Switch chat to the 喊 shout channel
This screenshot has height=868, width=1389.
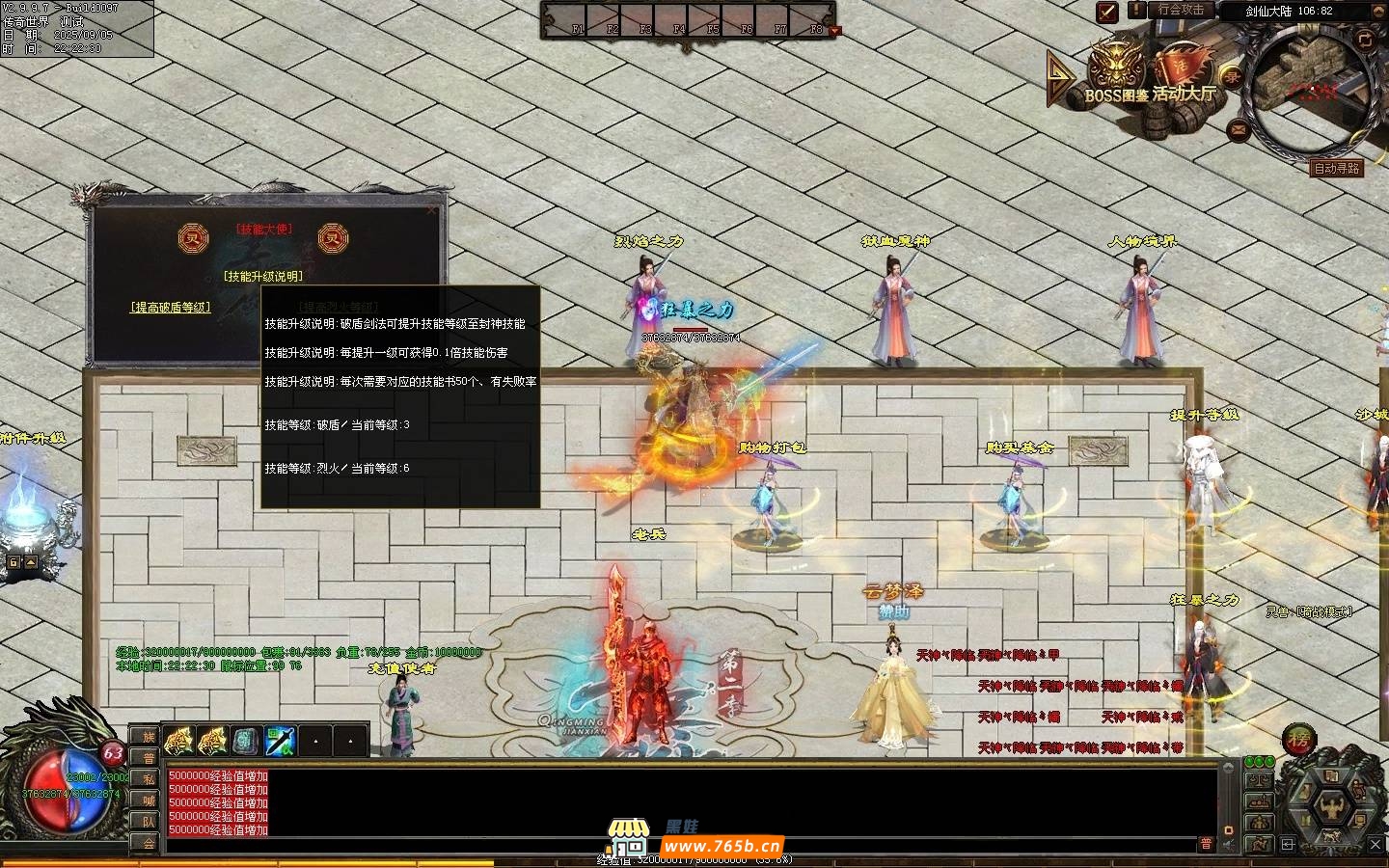click(149, 800)
